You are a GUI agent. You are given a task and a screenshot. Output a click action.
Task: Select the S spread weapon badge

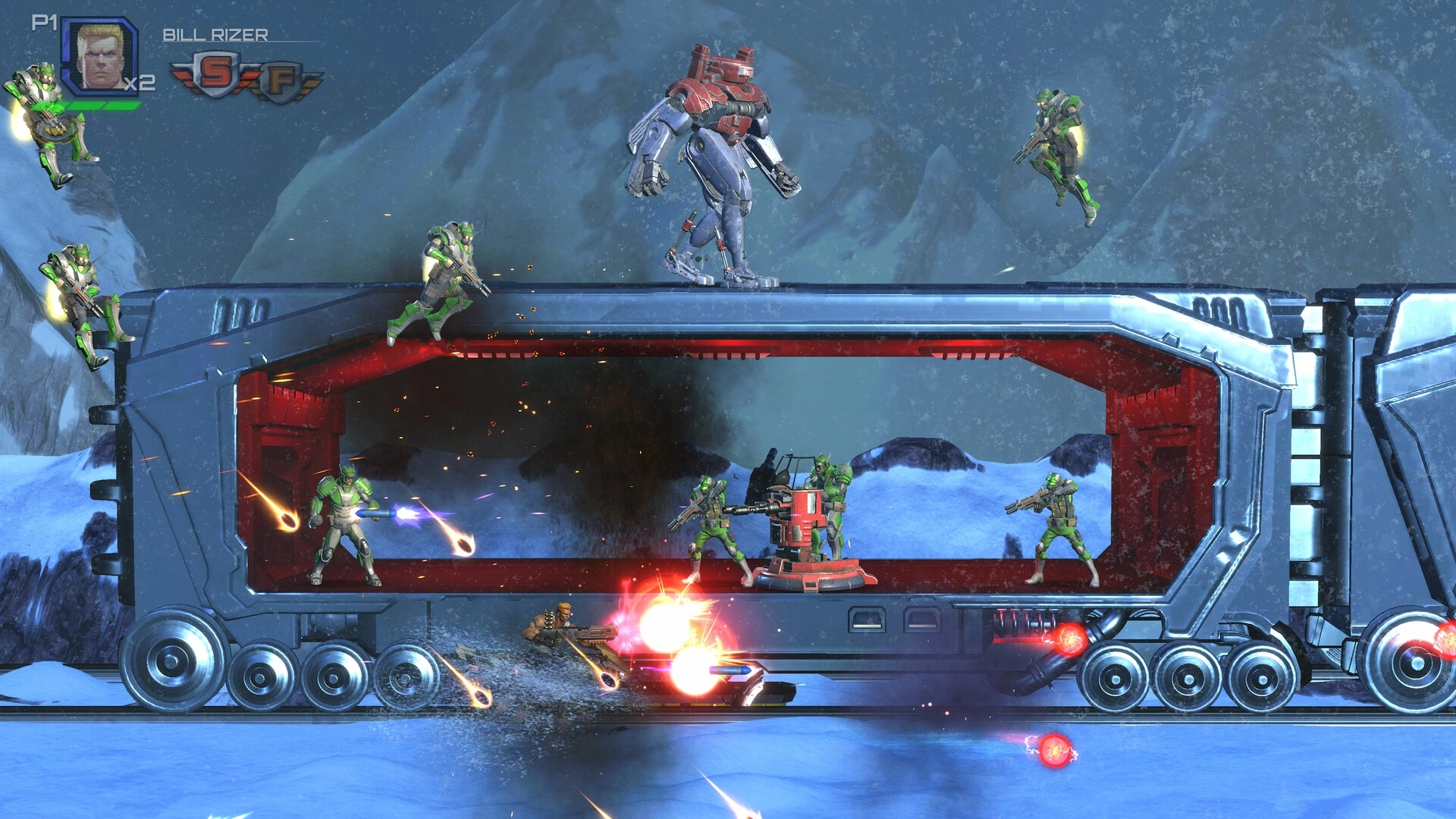[215, 74]
